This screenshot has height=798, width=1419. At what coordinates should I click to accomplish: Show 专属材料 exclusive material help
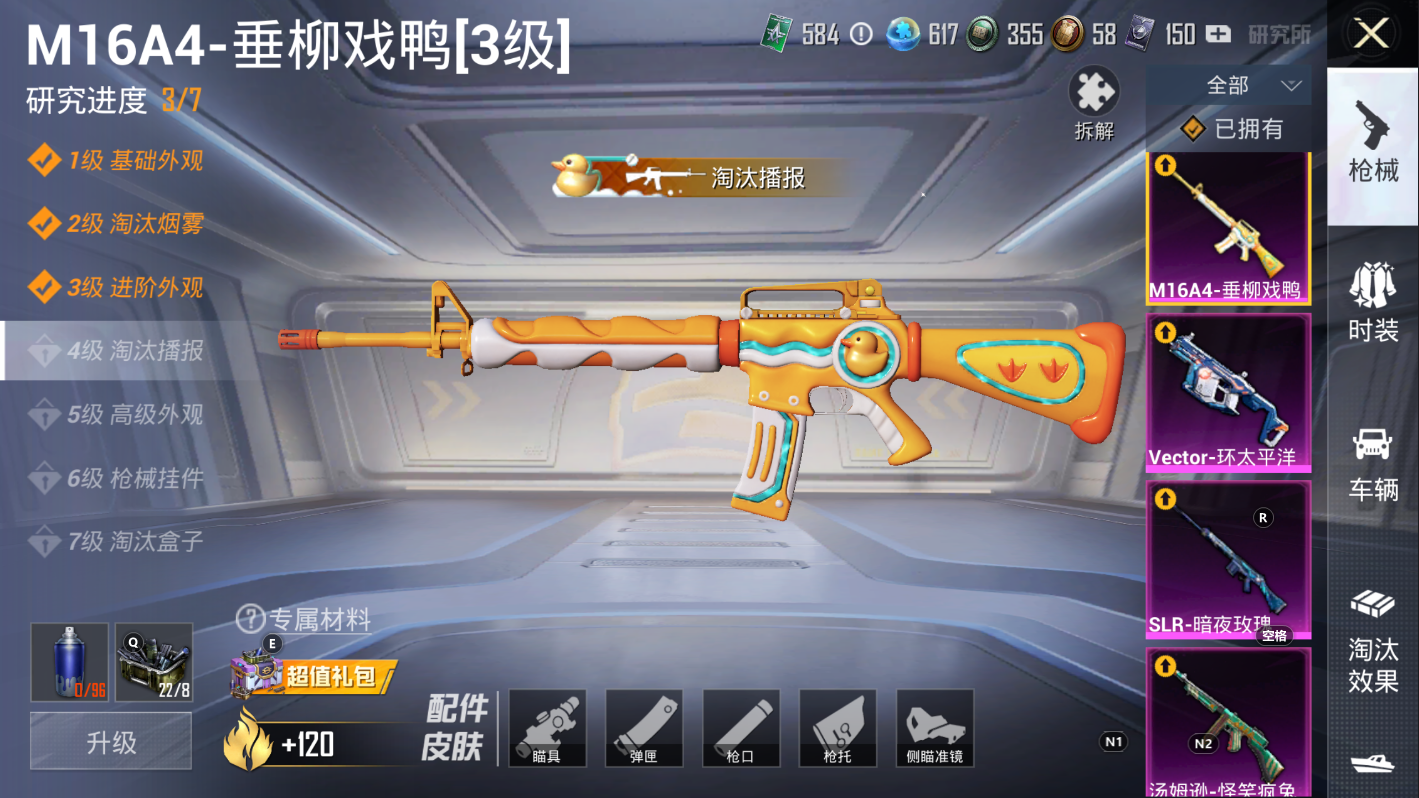pyautogui.click(x=304, y=620)
